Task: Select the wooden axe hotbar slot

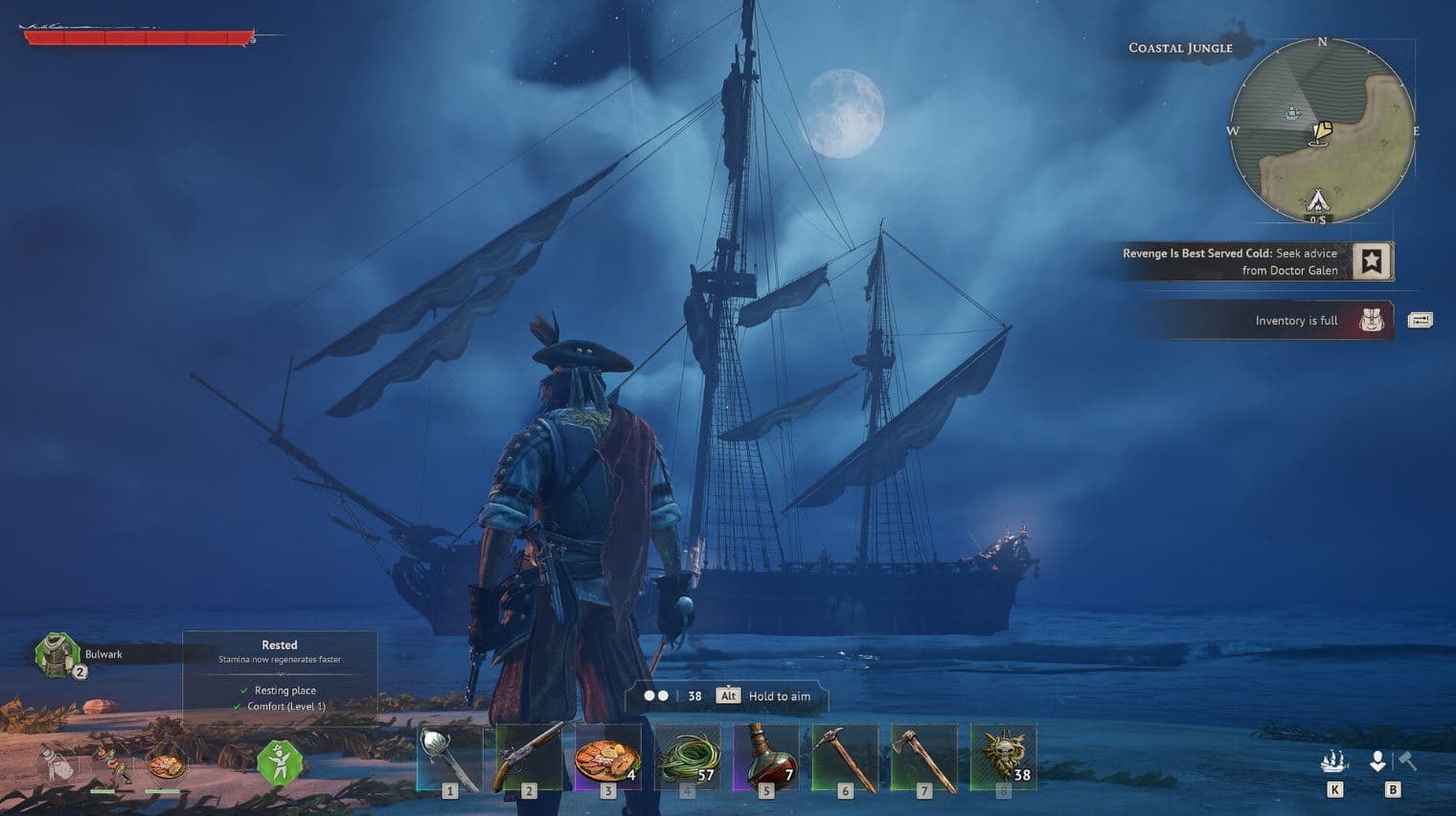Action: 923,757
